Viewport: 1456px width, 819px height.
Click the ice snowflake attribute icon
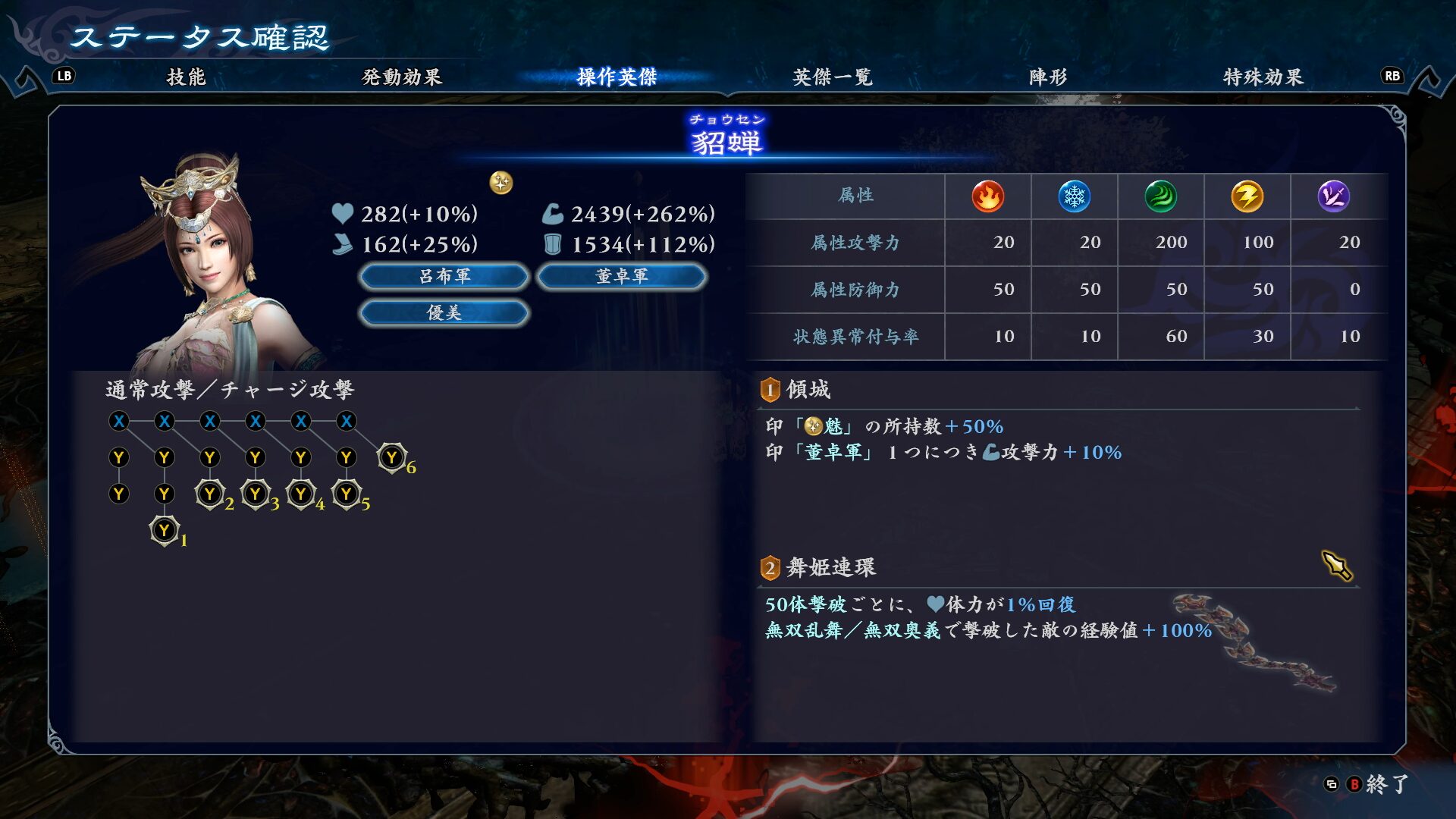[1074, 196]
